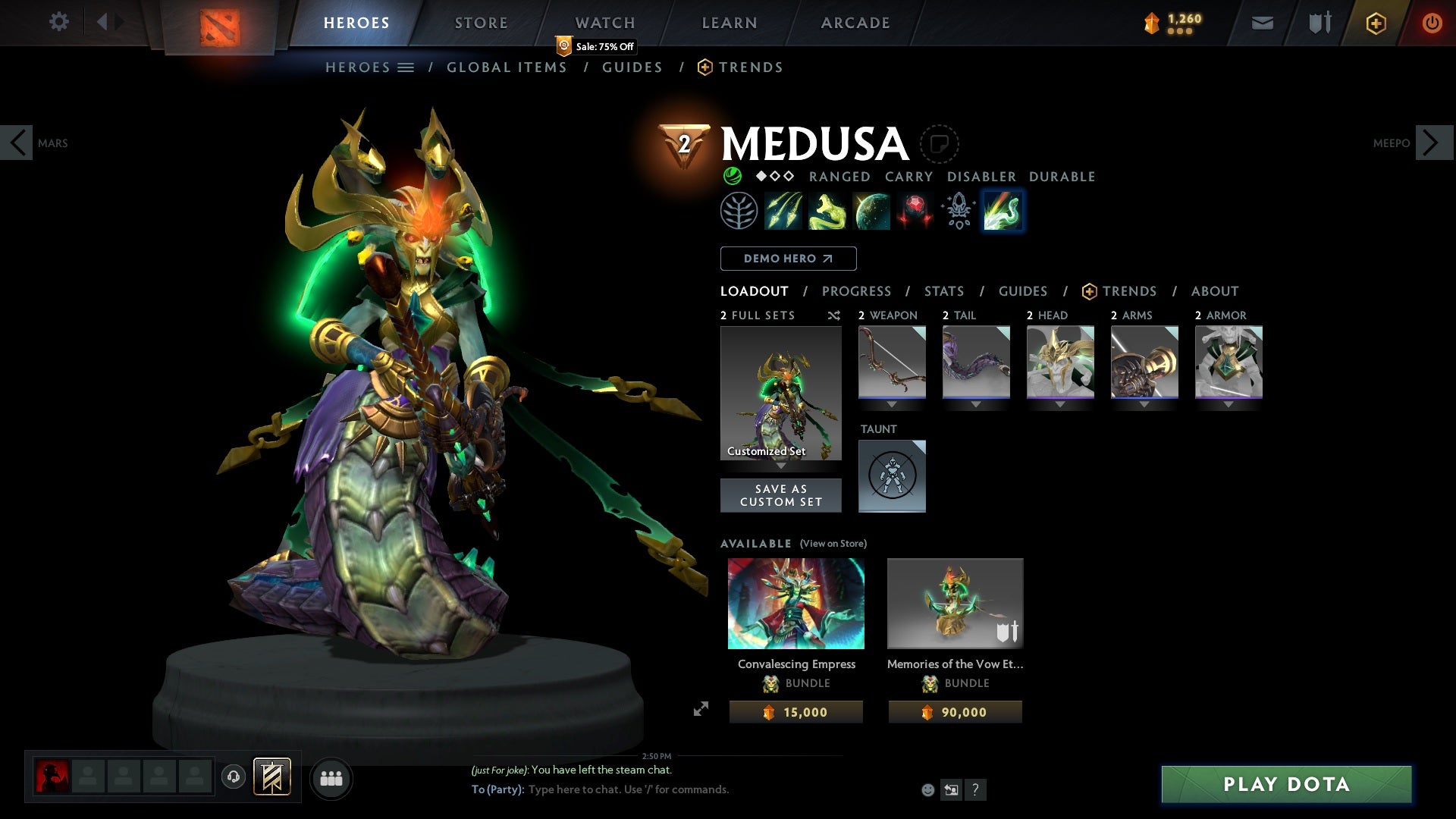Image resolution: width=1456 pixels, height=819 pixels.
Task: Expand the arms slot item dropdown arrow
Action: 1144,404
